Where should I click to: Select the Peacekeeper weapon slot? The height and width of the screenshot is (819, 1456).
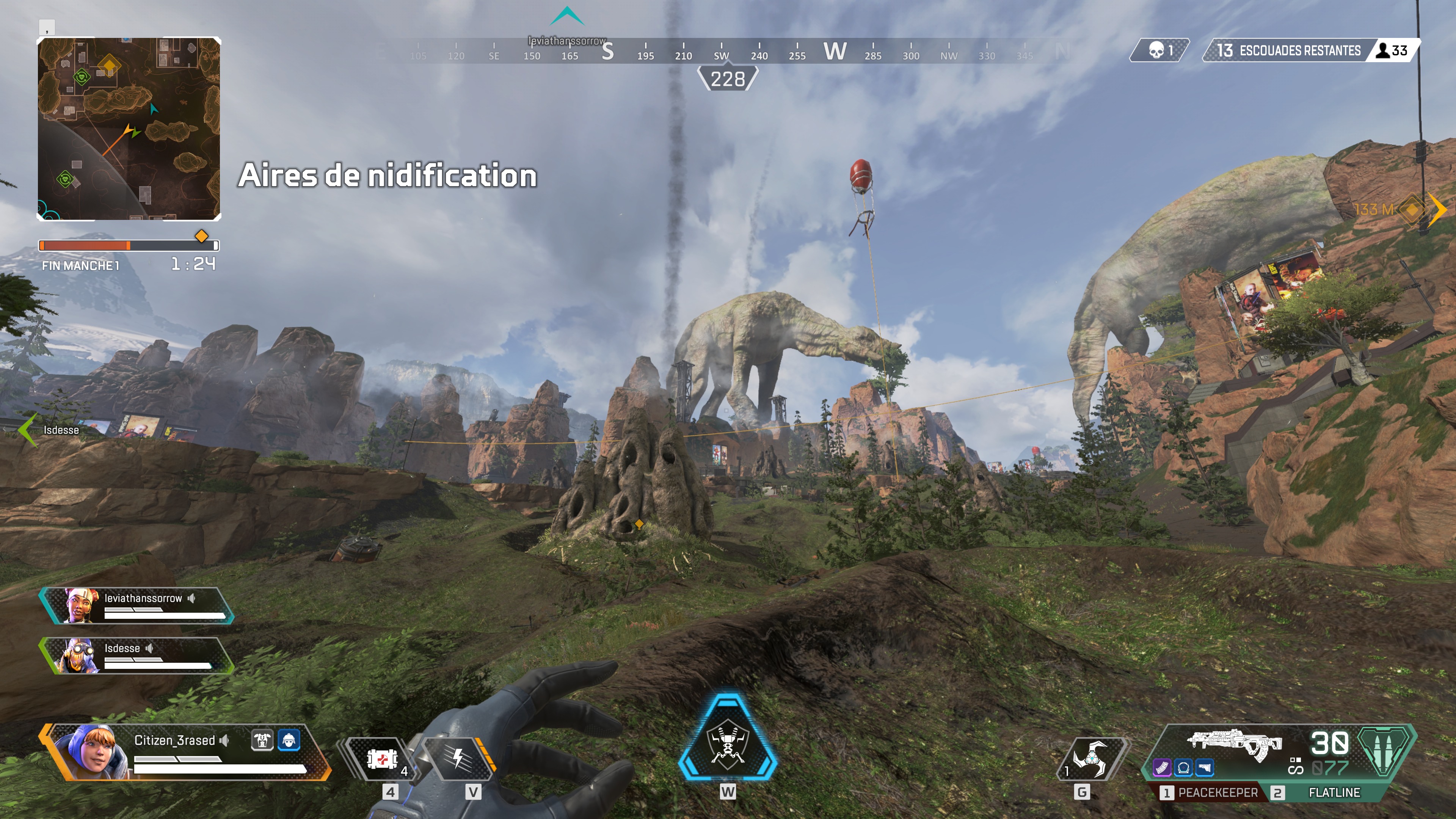(x=1210, y=792)
